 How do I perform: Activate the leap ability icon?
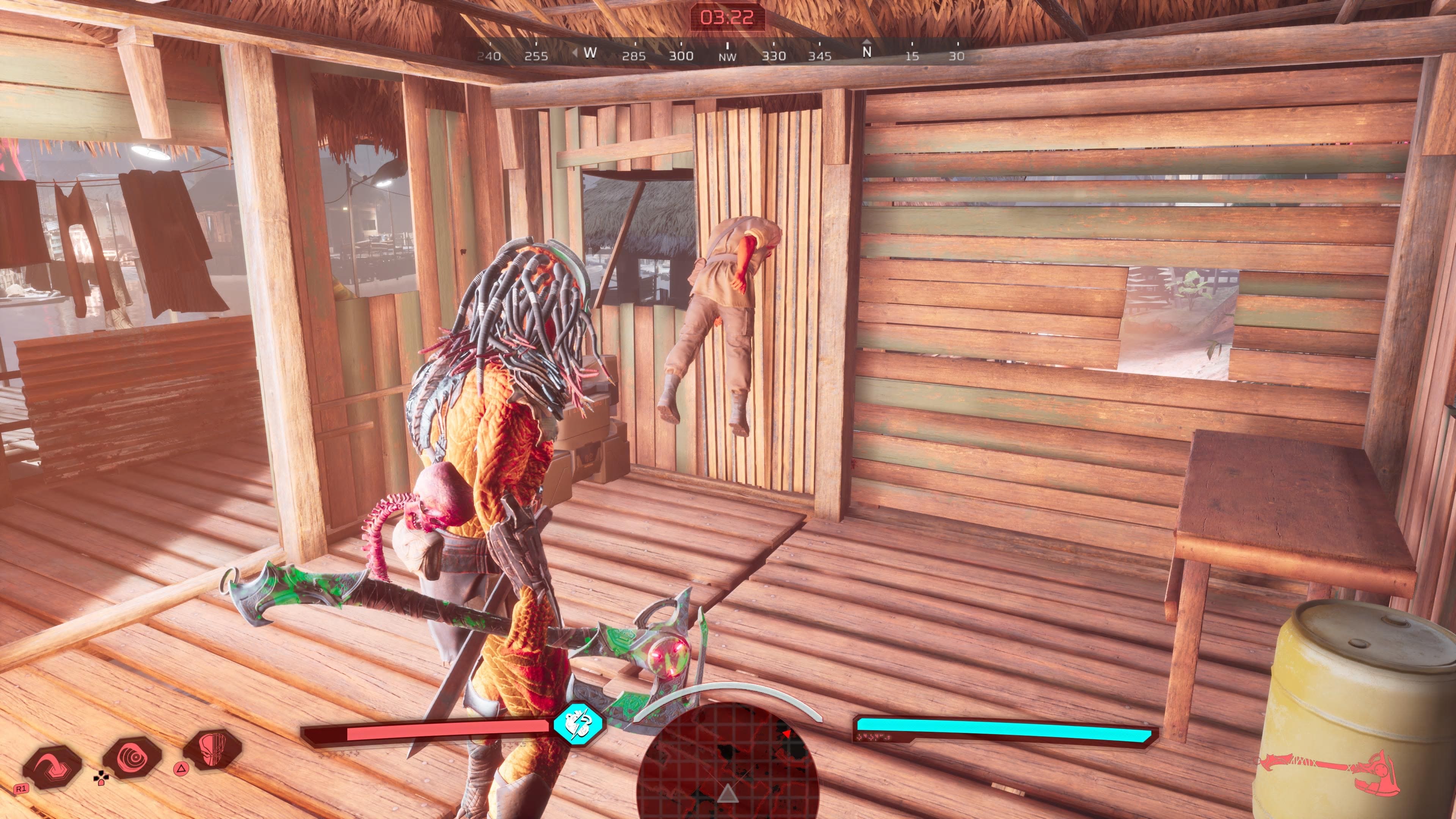(x=52, y=766)
